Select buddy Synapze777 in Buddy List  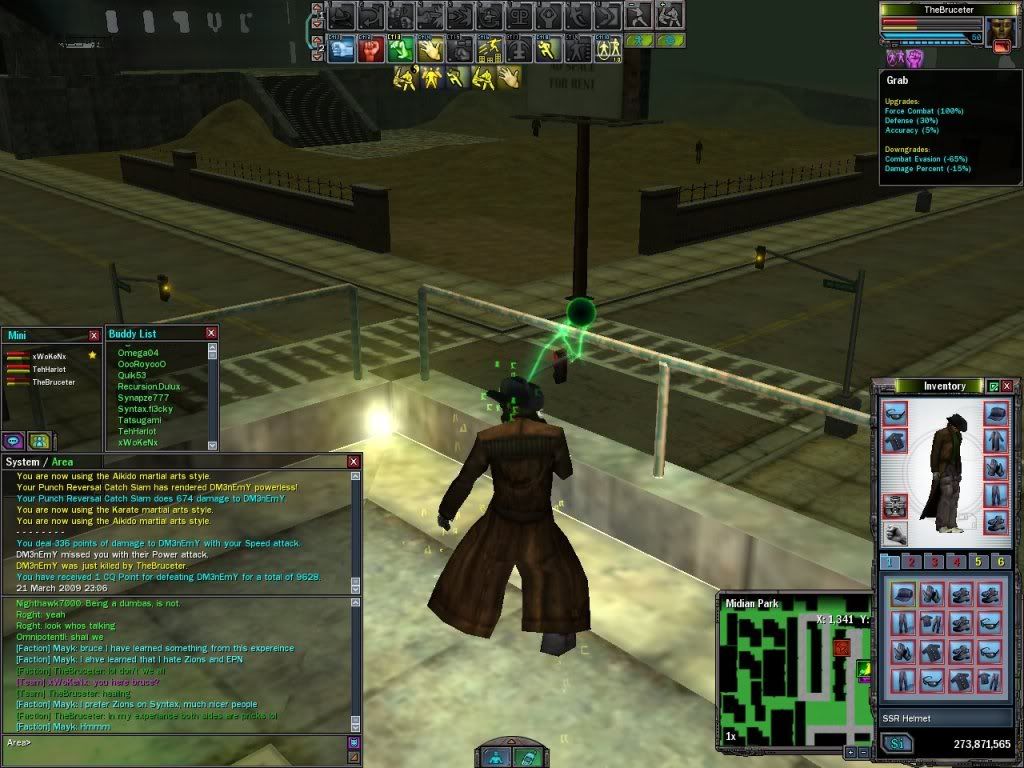[143, 397]
